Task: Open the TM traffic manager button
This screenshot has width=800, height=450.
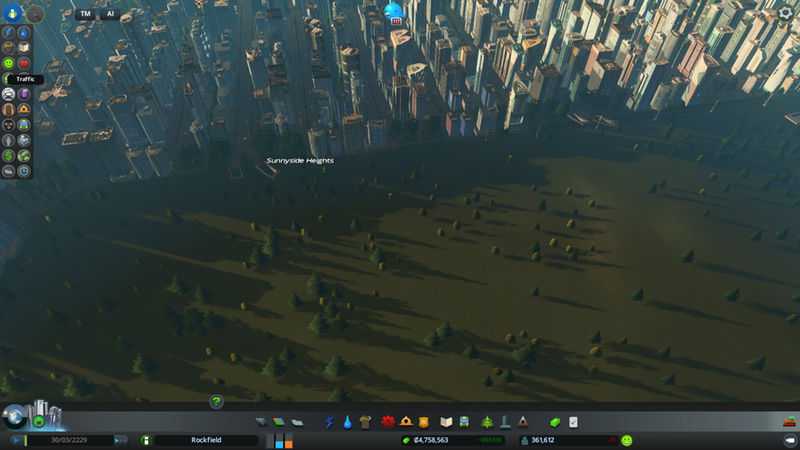Action: coord(86,14)
